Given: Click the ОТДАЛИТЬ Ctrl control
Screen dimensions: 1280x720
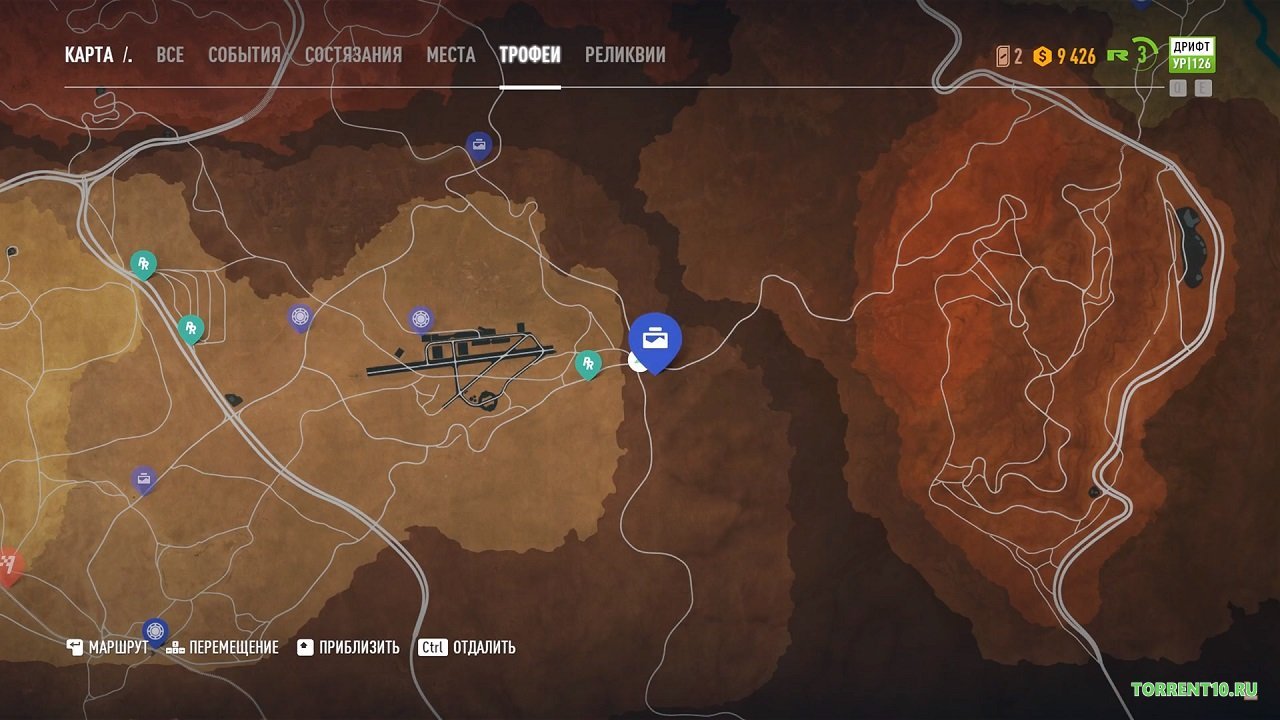Looking at the screenshot, I should pos(470,647).
